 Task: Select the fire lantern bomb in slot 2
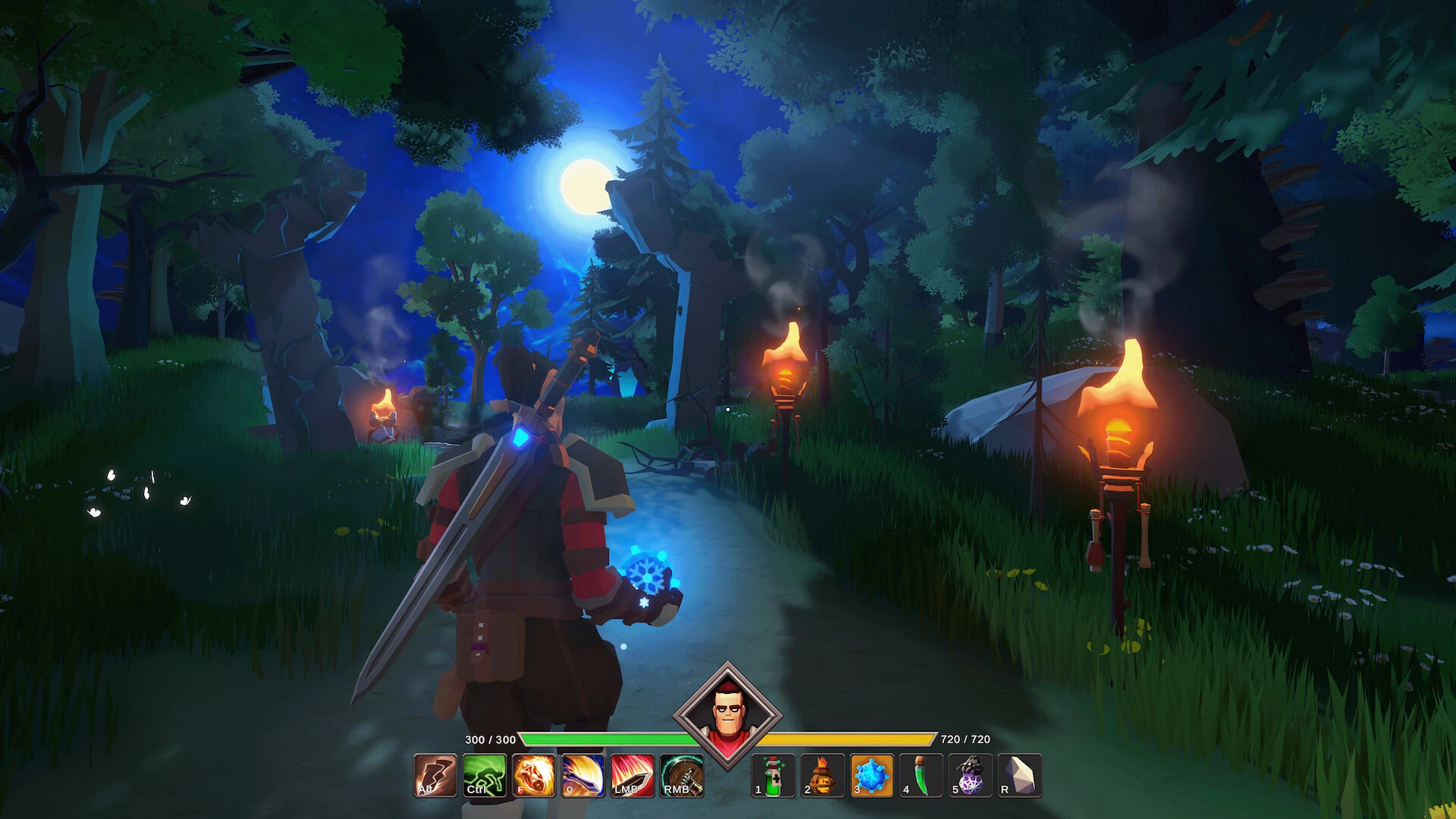tap(822, 775)
